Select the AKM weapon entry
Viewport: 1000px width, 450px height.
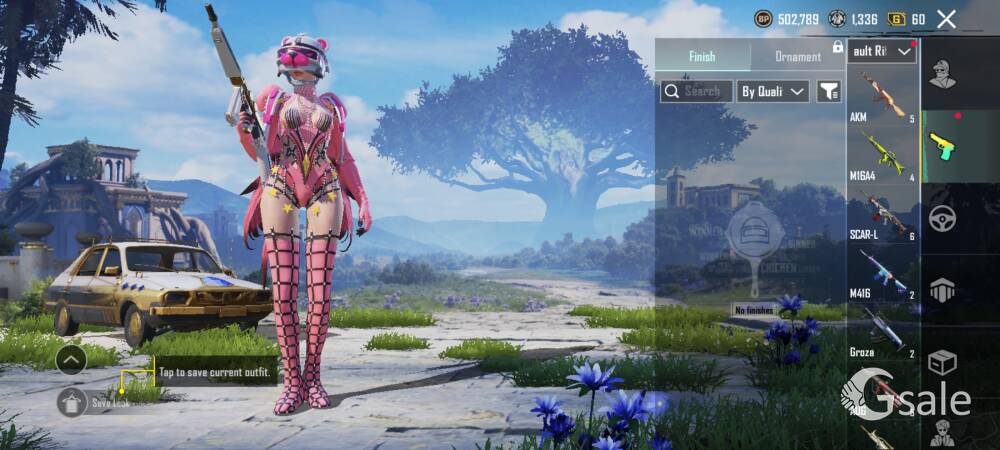[x=883, y=97]
